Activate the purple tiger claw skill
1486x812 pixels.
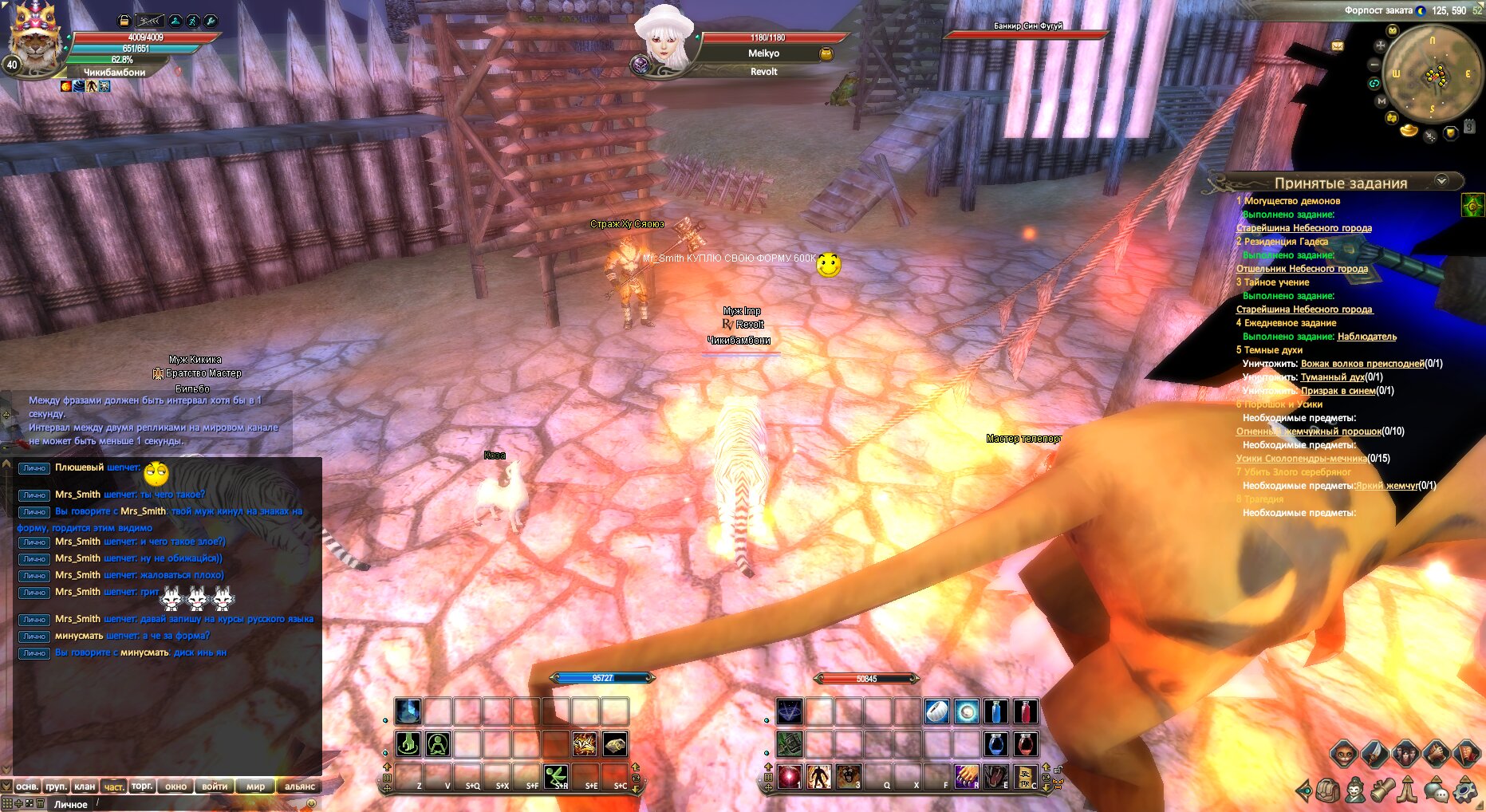click(x=966, y=775)
